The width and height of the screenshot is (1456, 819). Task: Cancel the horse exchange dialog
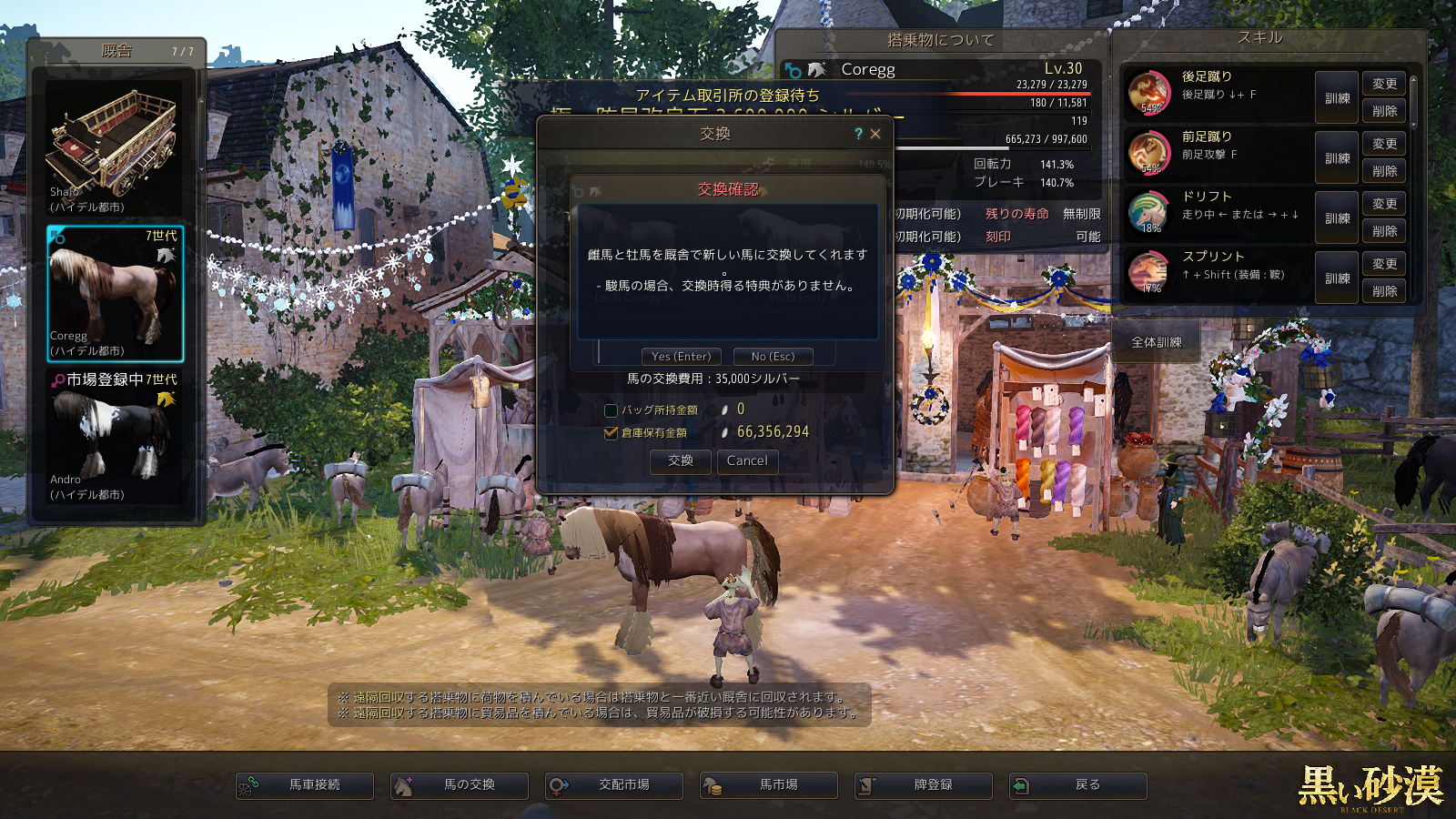tap(747, 461)
